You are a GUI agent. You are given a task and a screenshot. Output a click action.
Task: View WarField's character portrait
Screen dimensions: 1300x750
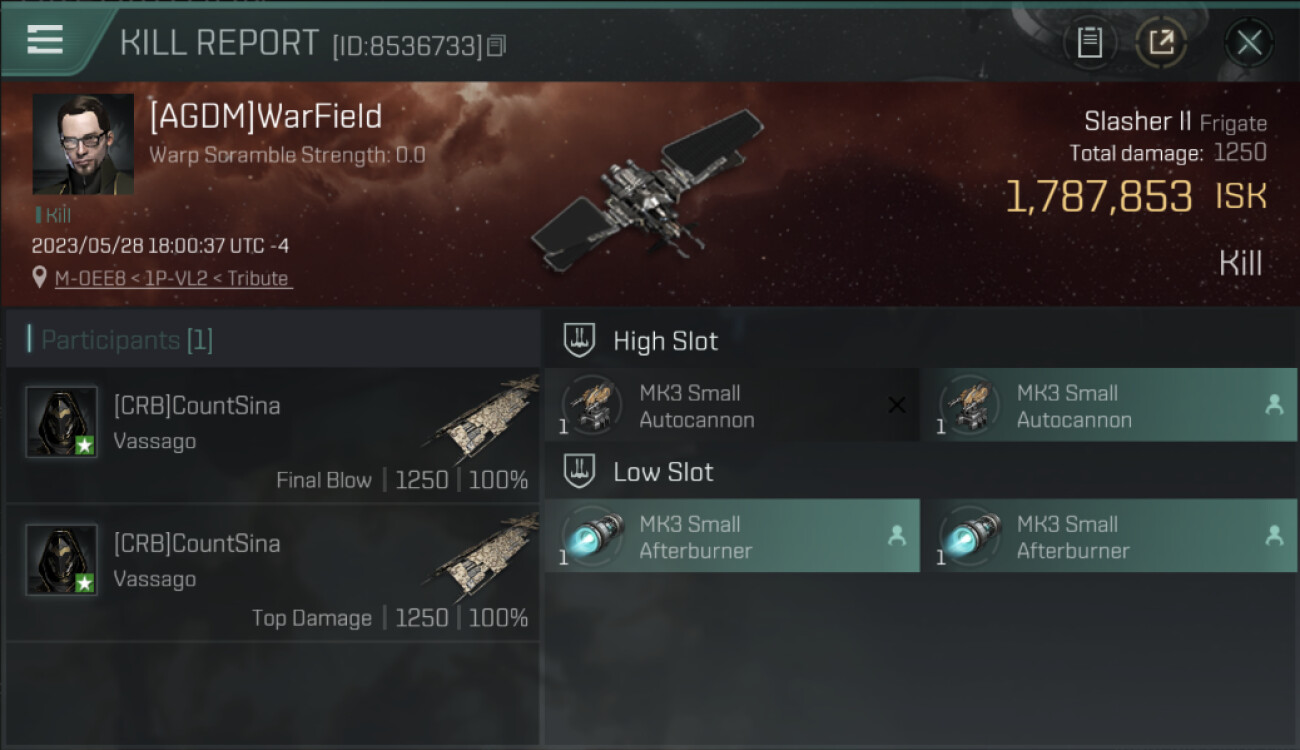point(83,144)
